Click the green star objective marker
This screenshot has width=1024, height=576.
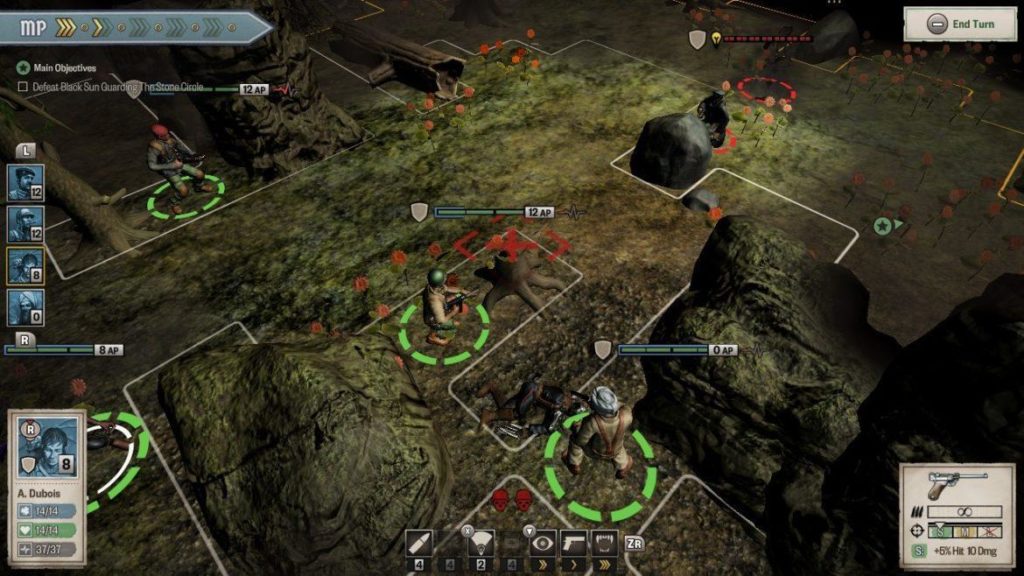coord(882,225)
